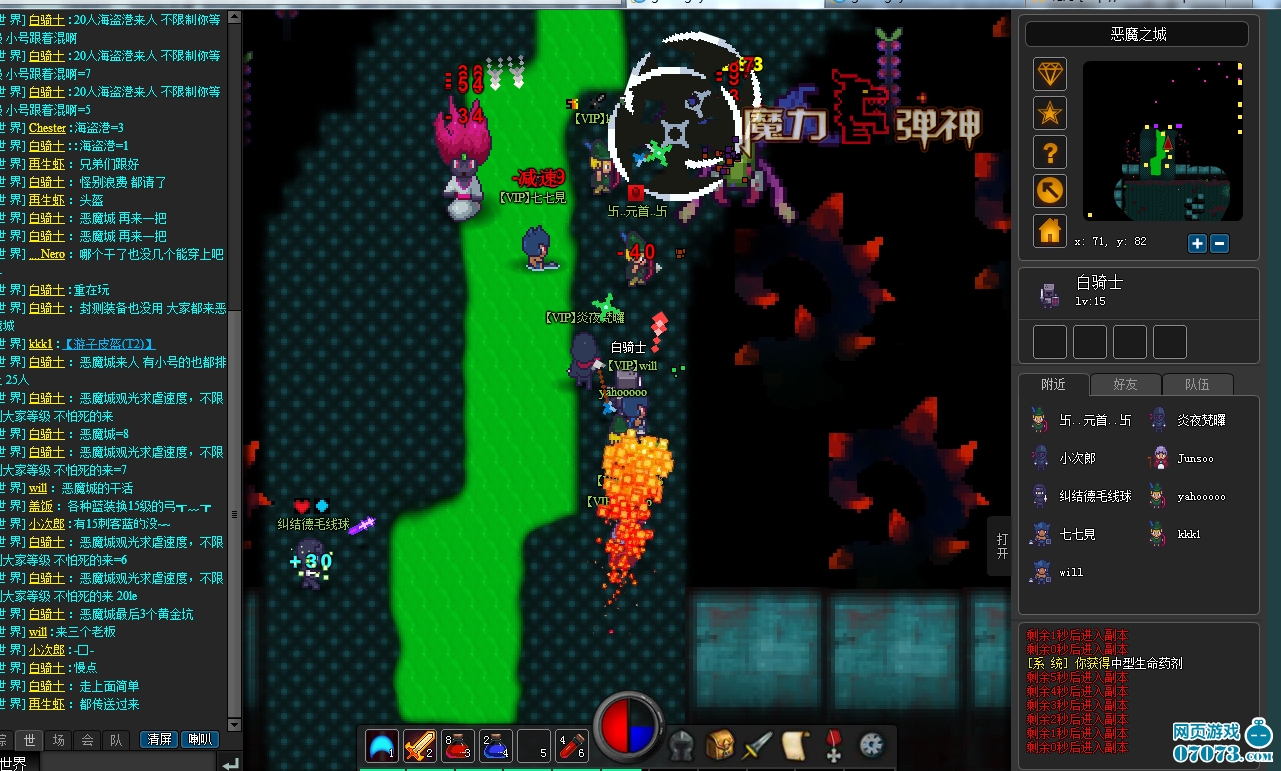Image resolution: width=1281 pixels, height=771 pixels.
Task: Open the question mark help button
Action: tap(1049, 152)
